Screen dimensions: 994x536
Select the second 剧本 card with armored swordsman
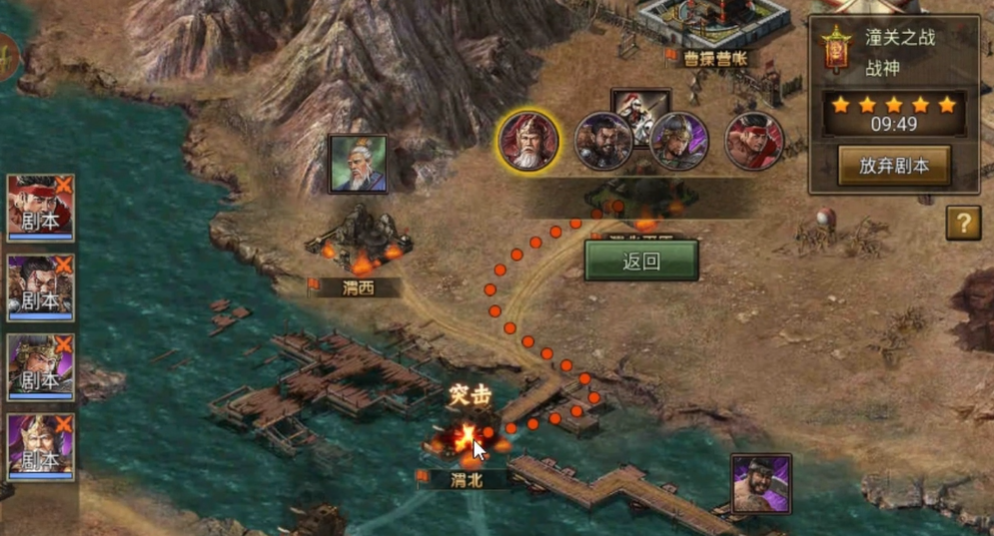[41, 288]
